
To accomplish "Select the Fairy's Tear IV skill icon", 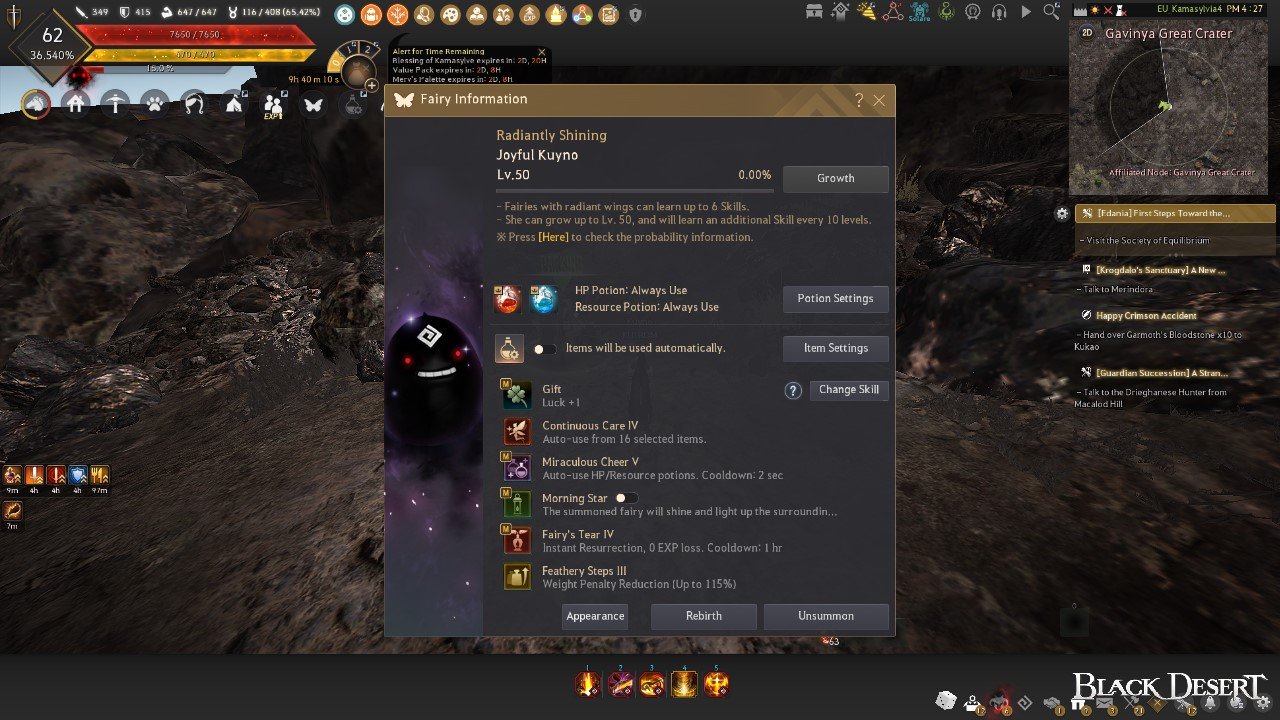I will [x=517, y=540].
